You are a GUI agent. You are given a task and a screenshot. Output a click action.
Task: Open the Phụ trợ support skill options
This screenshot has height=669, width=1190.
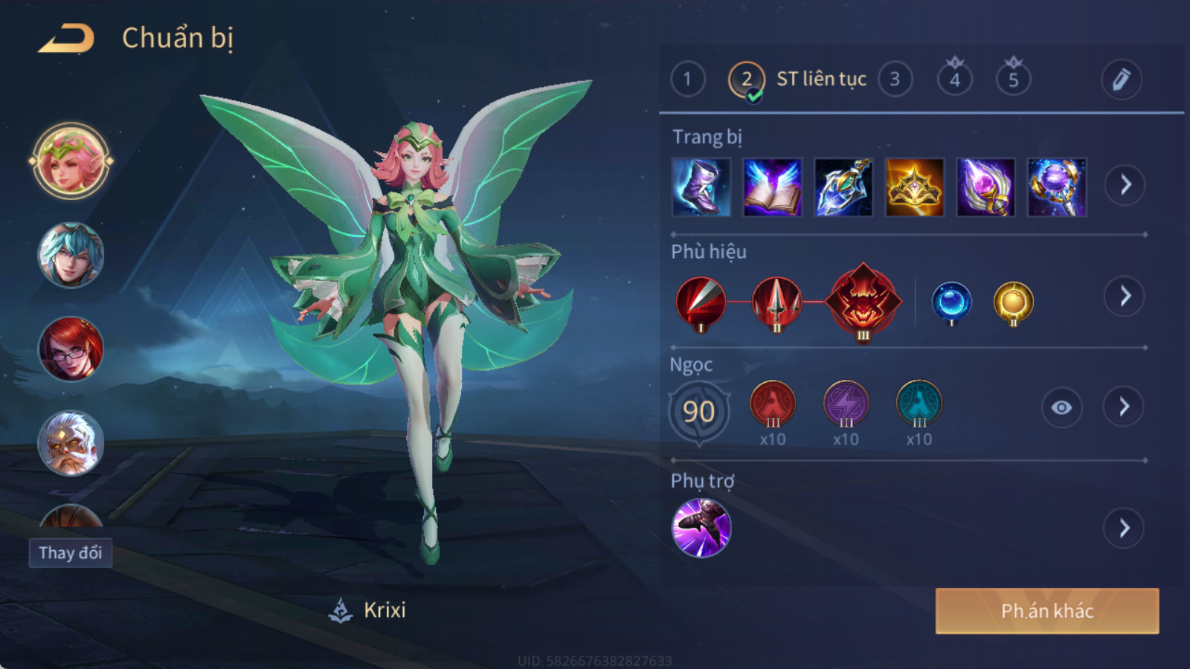tap(1125, 528)
